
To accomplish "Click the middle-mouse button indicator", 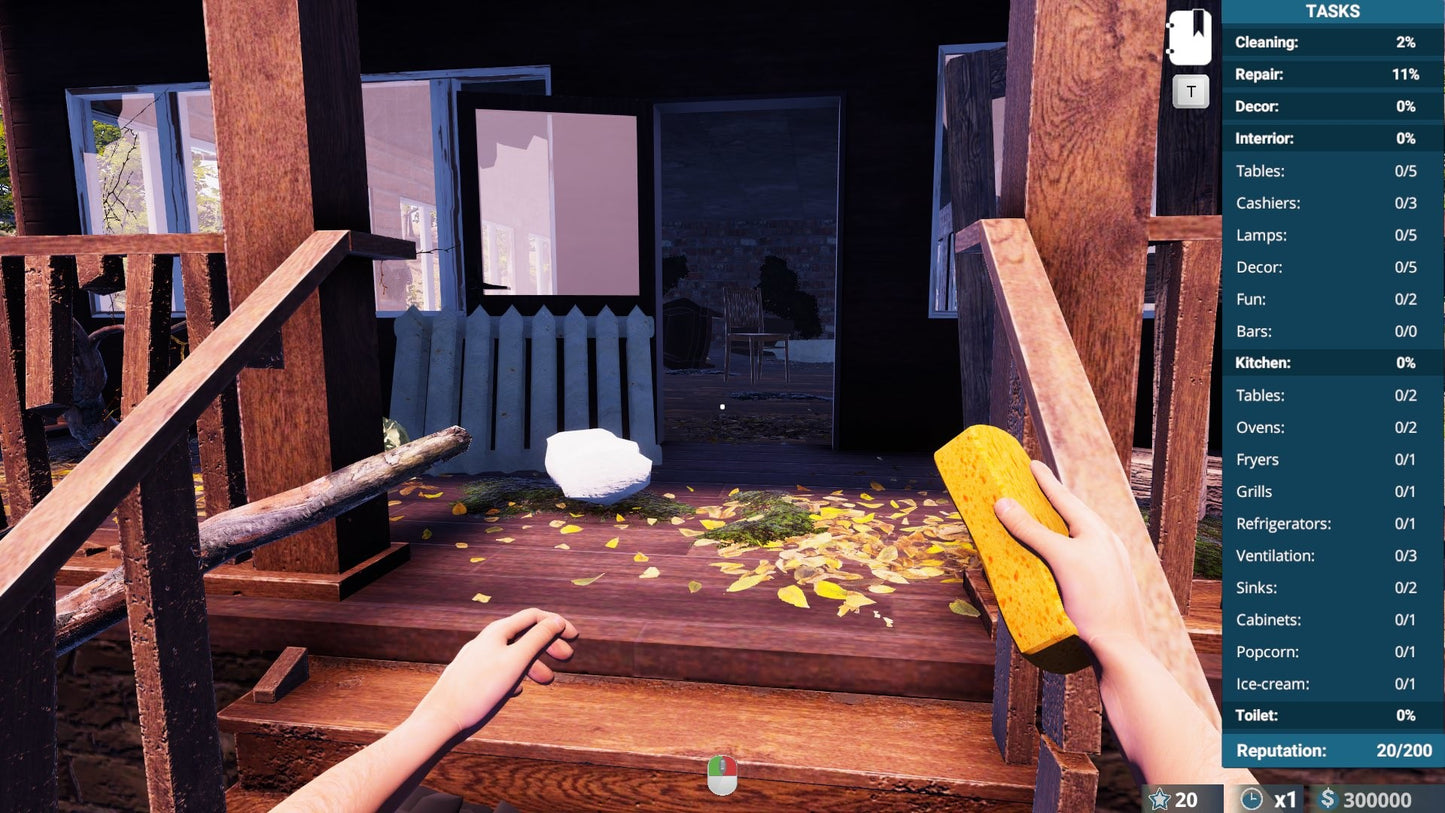I will 722,771.
